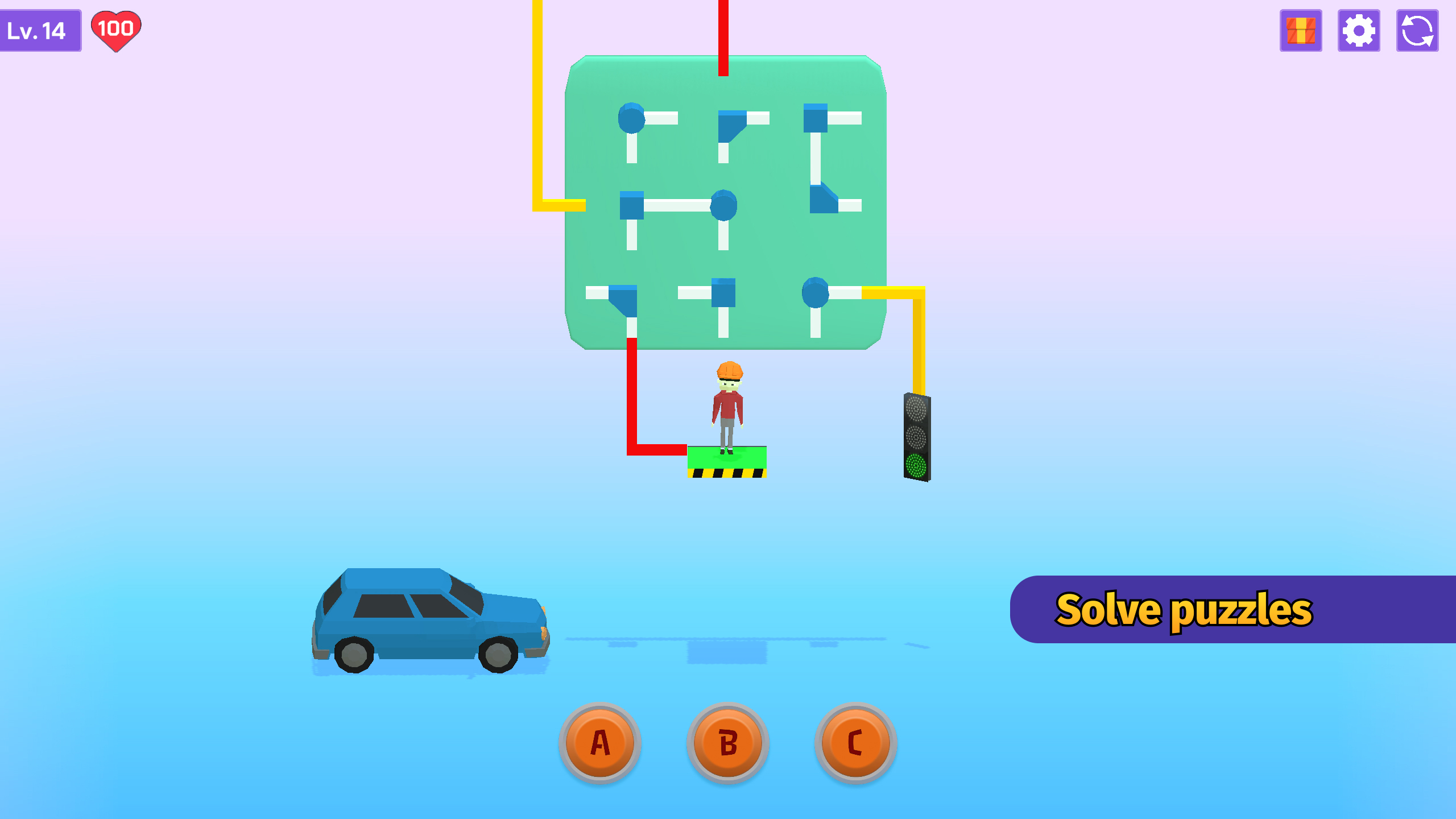The height and width of the screenshot is (819, 1456).
Task: Tap the heart counter showing 100
Action: [x=116, y=30]
